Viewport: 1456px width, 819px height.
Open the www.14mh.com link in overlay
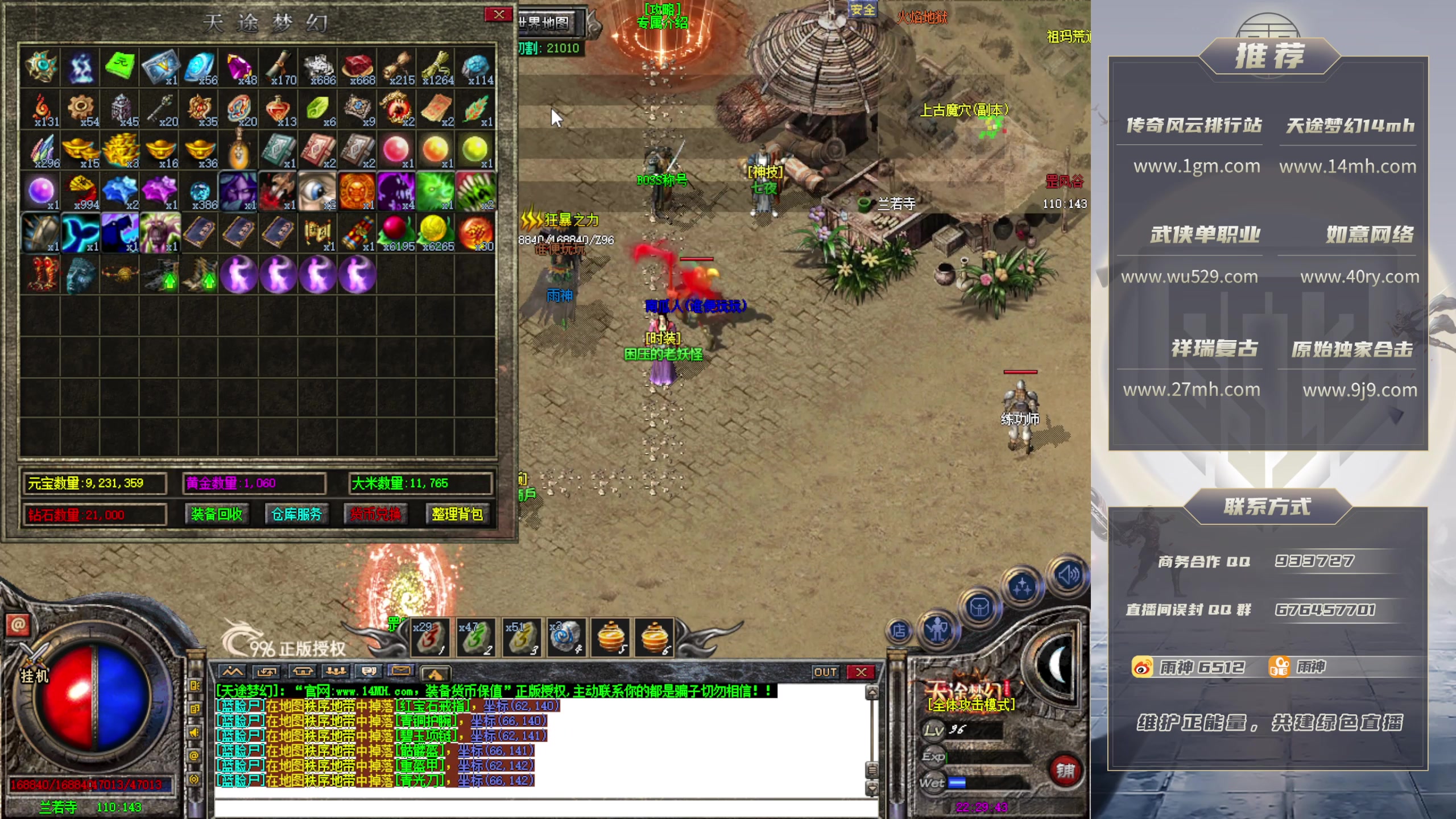1347,167
